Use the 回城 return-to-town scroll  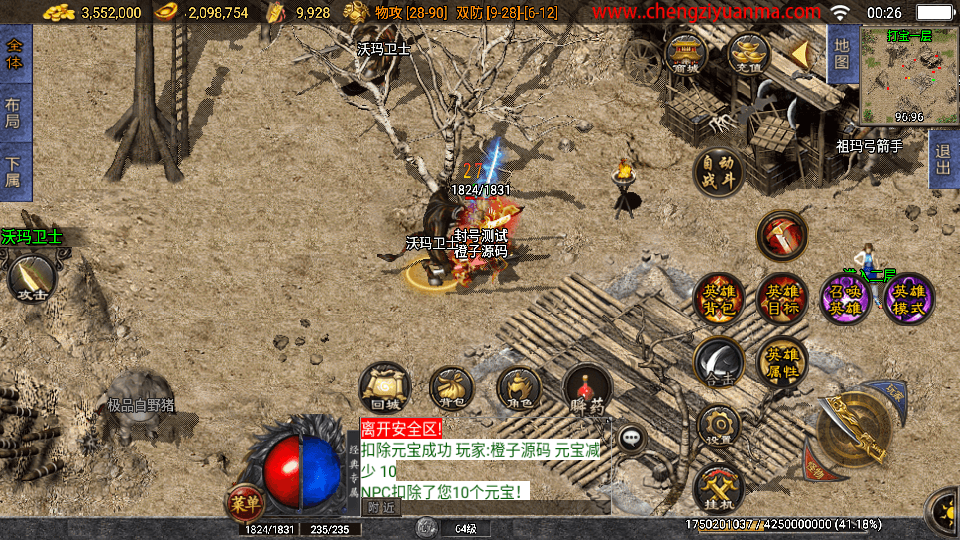point(385,388)
